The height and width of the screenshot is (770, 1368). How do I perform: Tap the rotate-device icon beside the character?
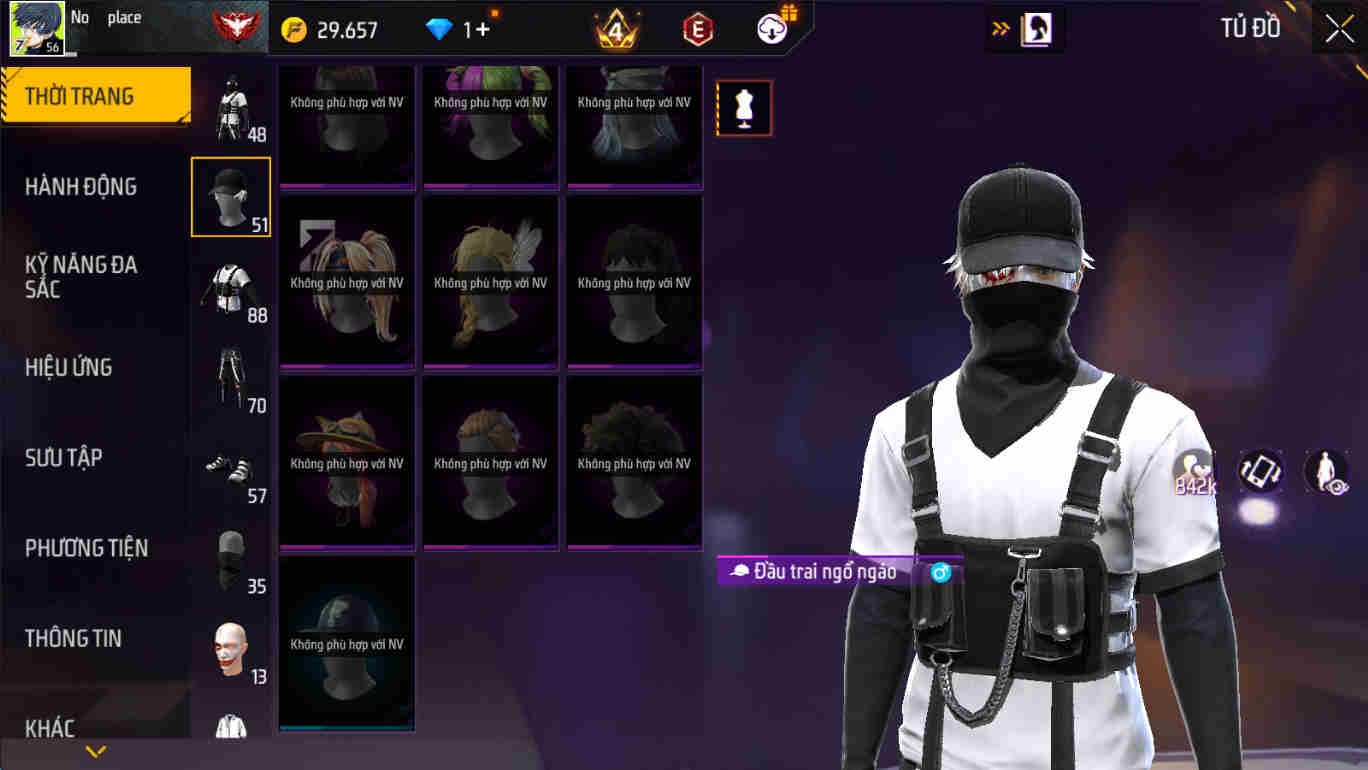(x=1260, y=470)
